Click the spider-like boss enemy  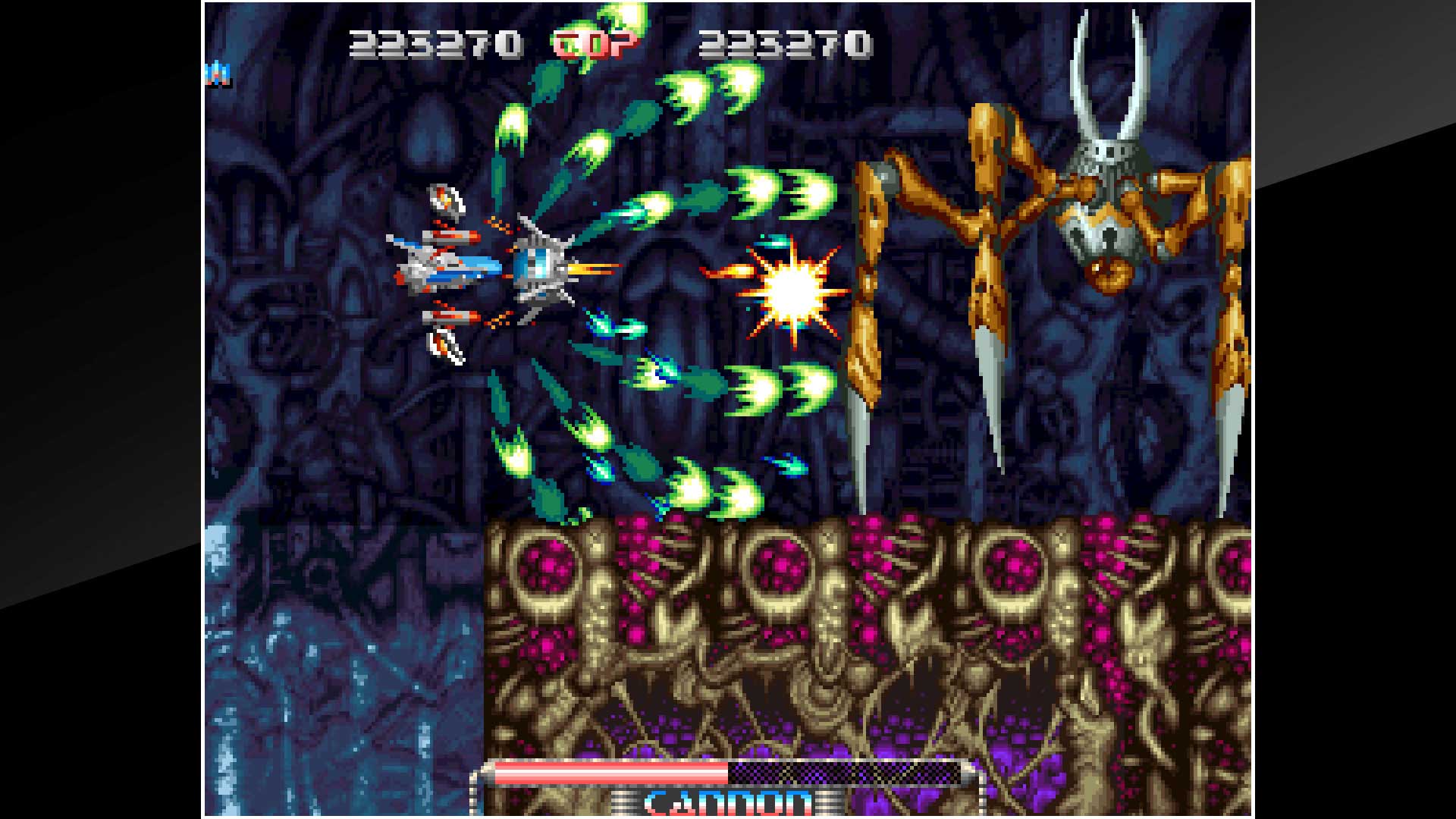[1100, 227]
